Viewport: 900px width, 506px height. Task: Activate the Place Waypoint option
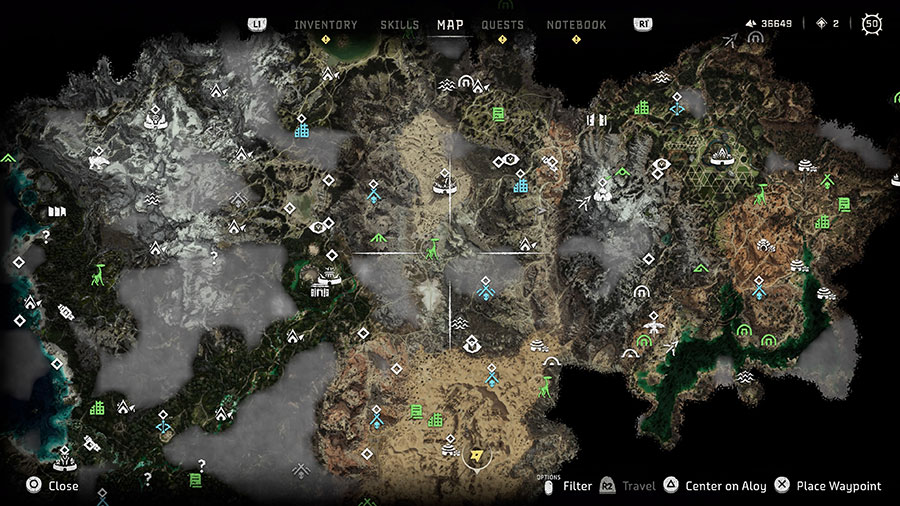(827, 486)
